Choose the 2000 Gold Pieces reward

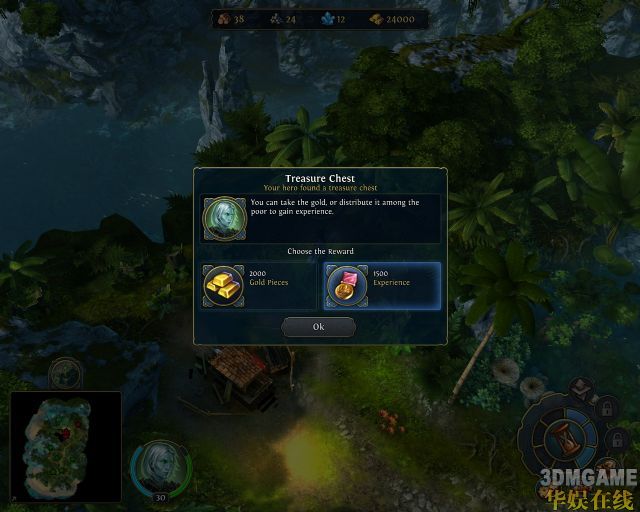pos(259,285)
